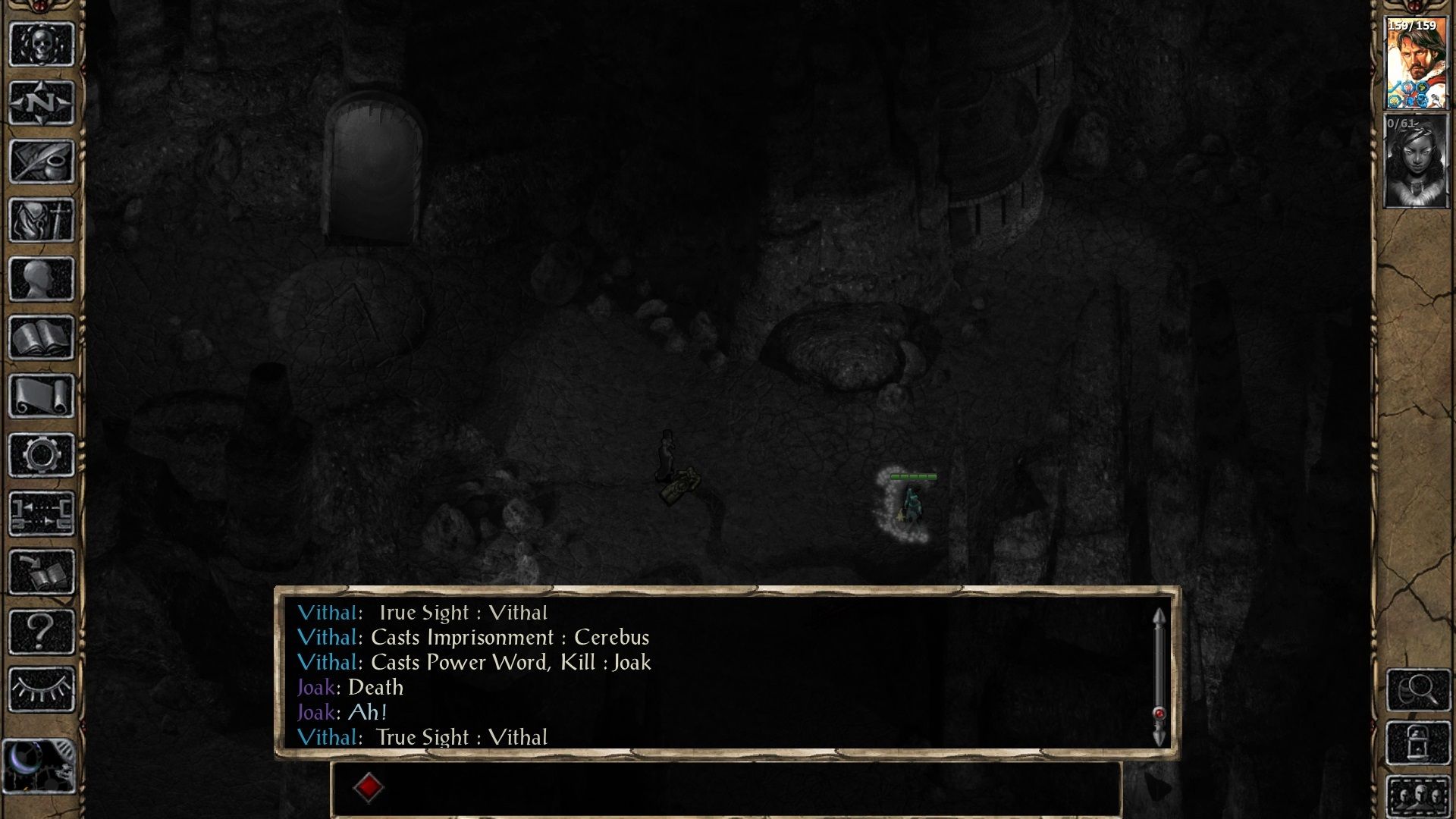Screen dimensions: 1456x819
Task: Open the journal quill icon
Action: tap(42, 162)
